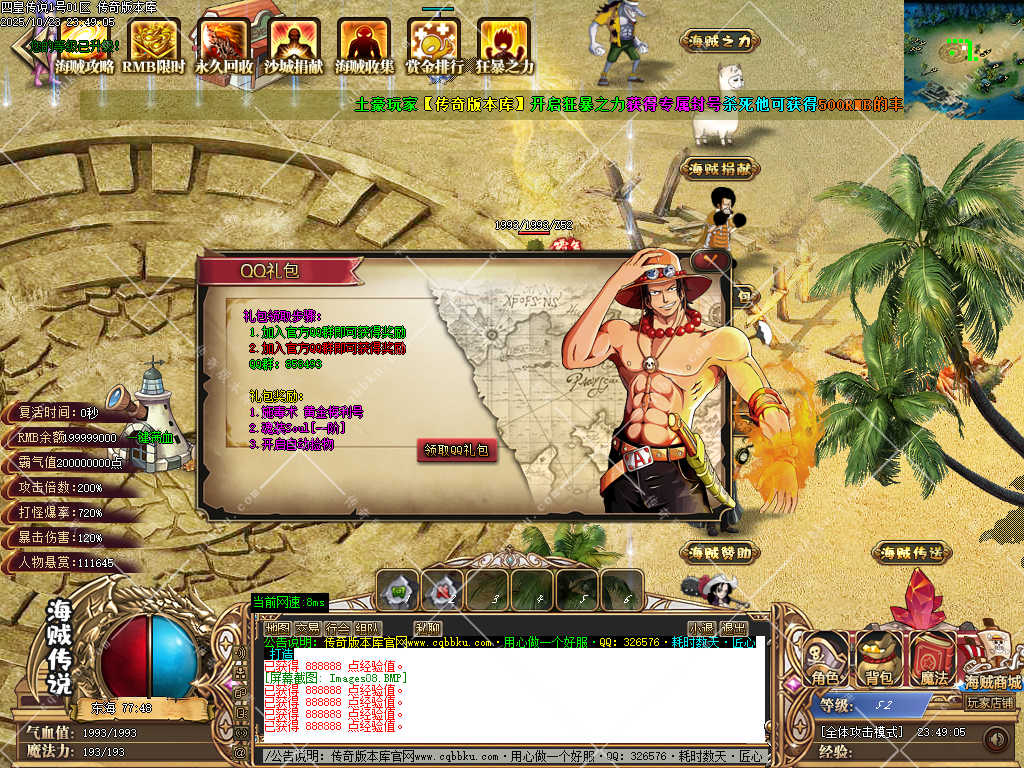This screenshot has width=1024, height=768.
Task: Open the RMB限时 limited-time event icon
Action: [x=154, y=47]
